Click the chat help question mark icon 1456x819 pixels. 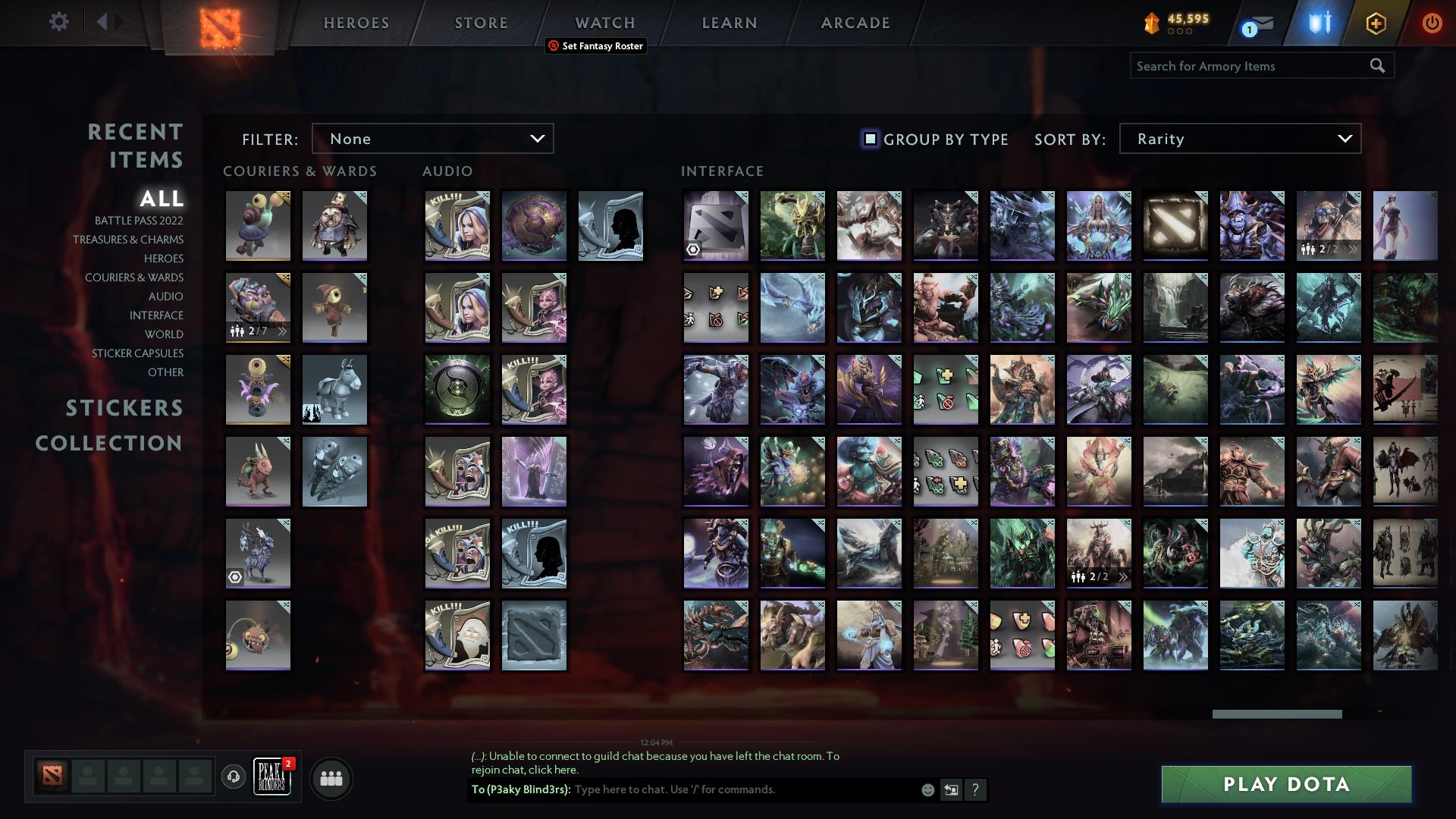[976, 789]
